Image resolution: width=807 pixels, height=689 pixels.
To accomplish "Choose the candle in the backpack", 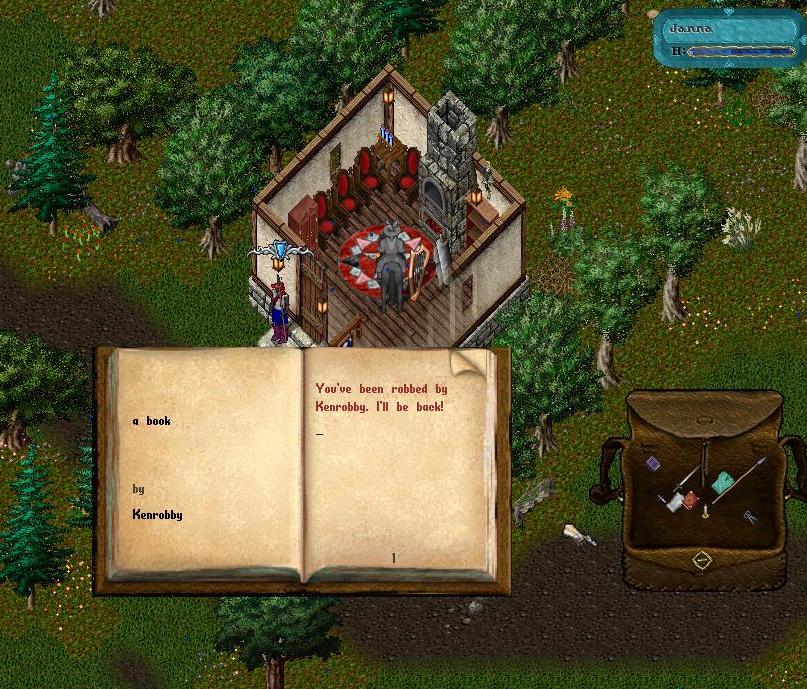I will 705,512.
